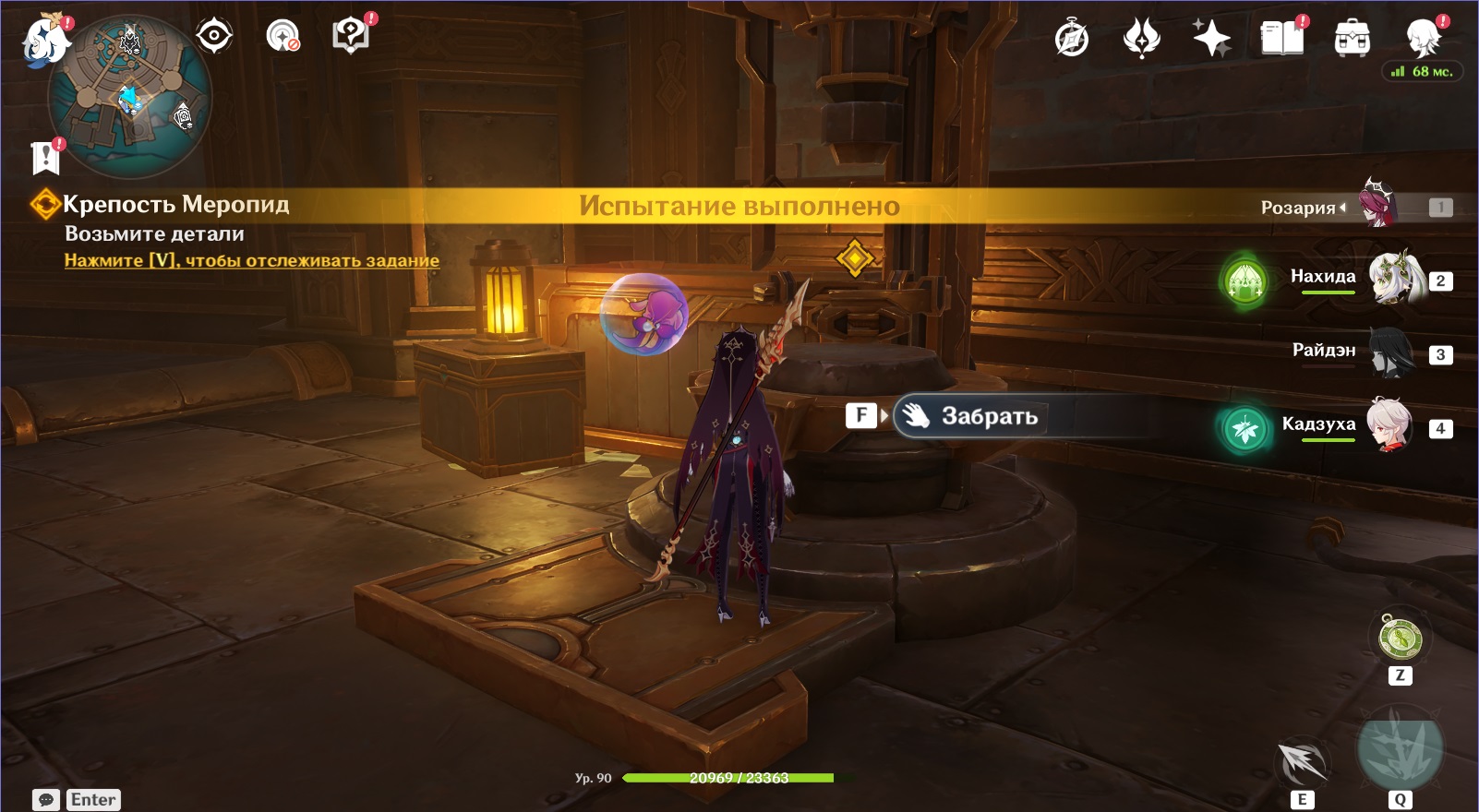Open the tutorial question-mark icon

click(351, 37)
